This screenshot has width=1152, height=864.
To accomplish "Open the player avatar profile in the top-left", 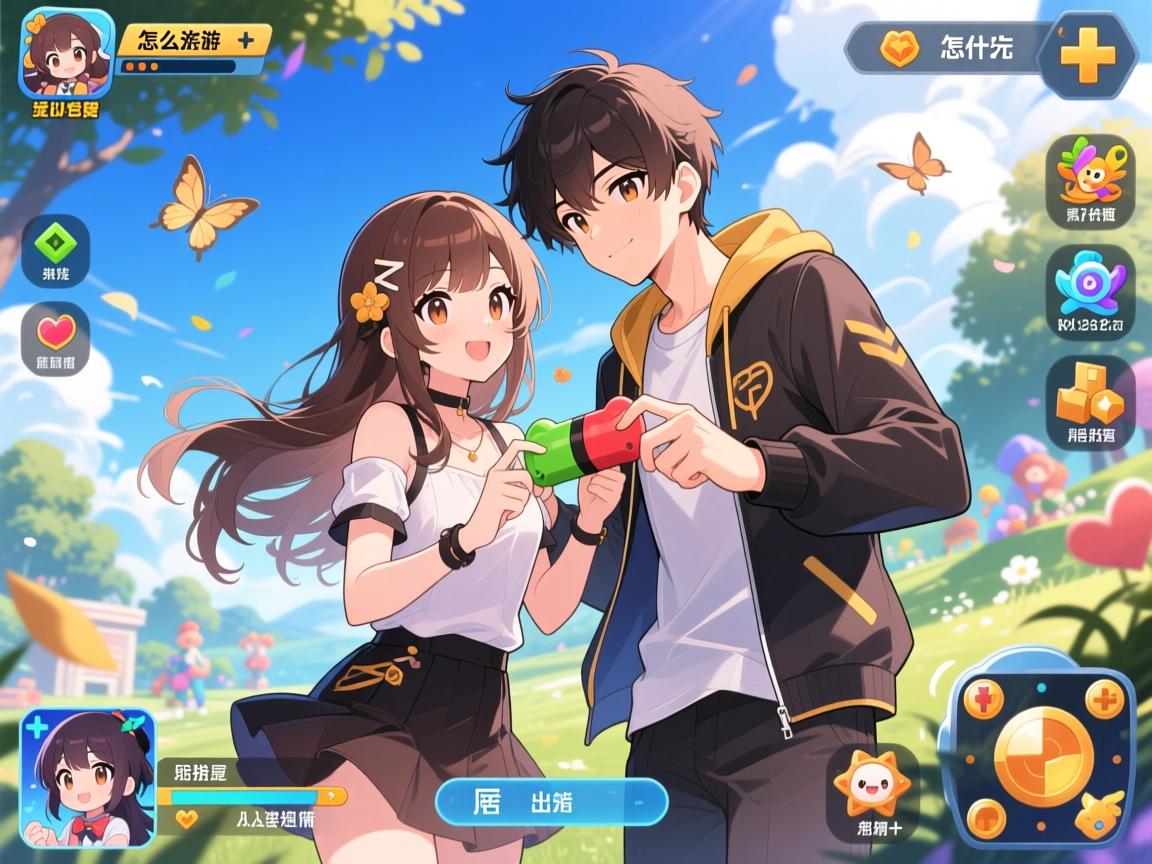I will 66,52.
